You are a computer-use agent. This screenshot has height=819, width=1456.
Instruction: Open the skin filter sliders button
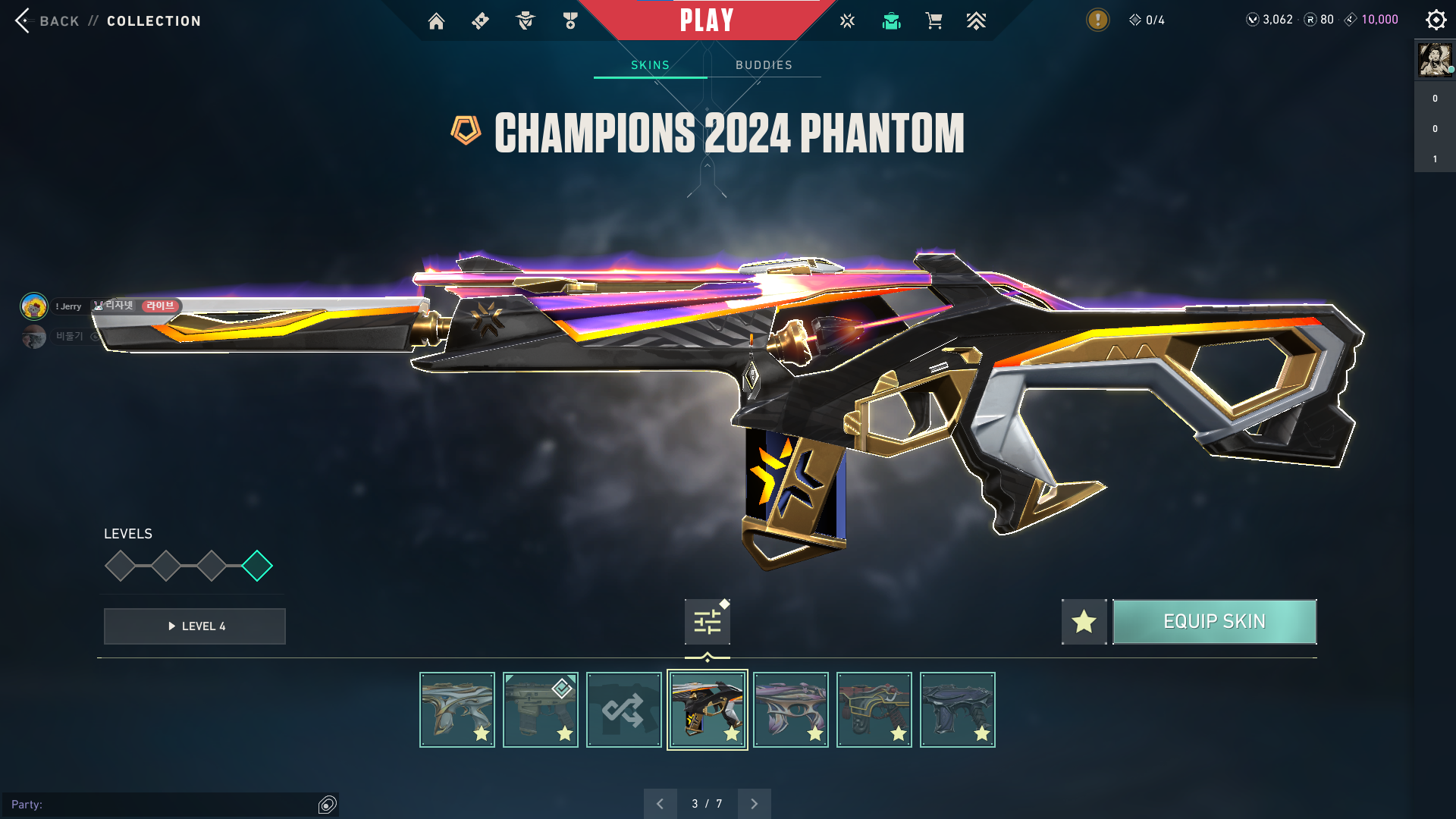point(707,622)
